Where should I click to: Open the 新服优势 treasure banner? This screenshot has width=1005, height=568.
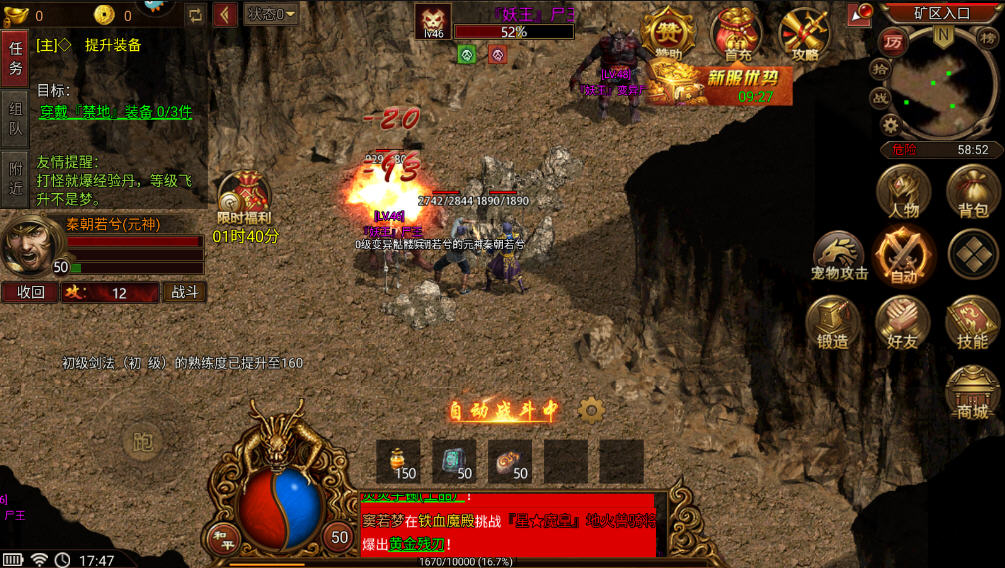[x=720, y=84]
